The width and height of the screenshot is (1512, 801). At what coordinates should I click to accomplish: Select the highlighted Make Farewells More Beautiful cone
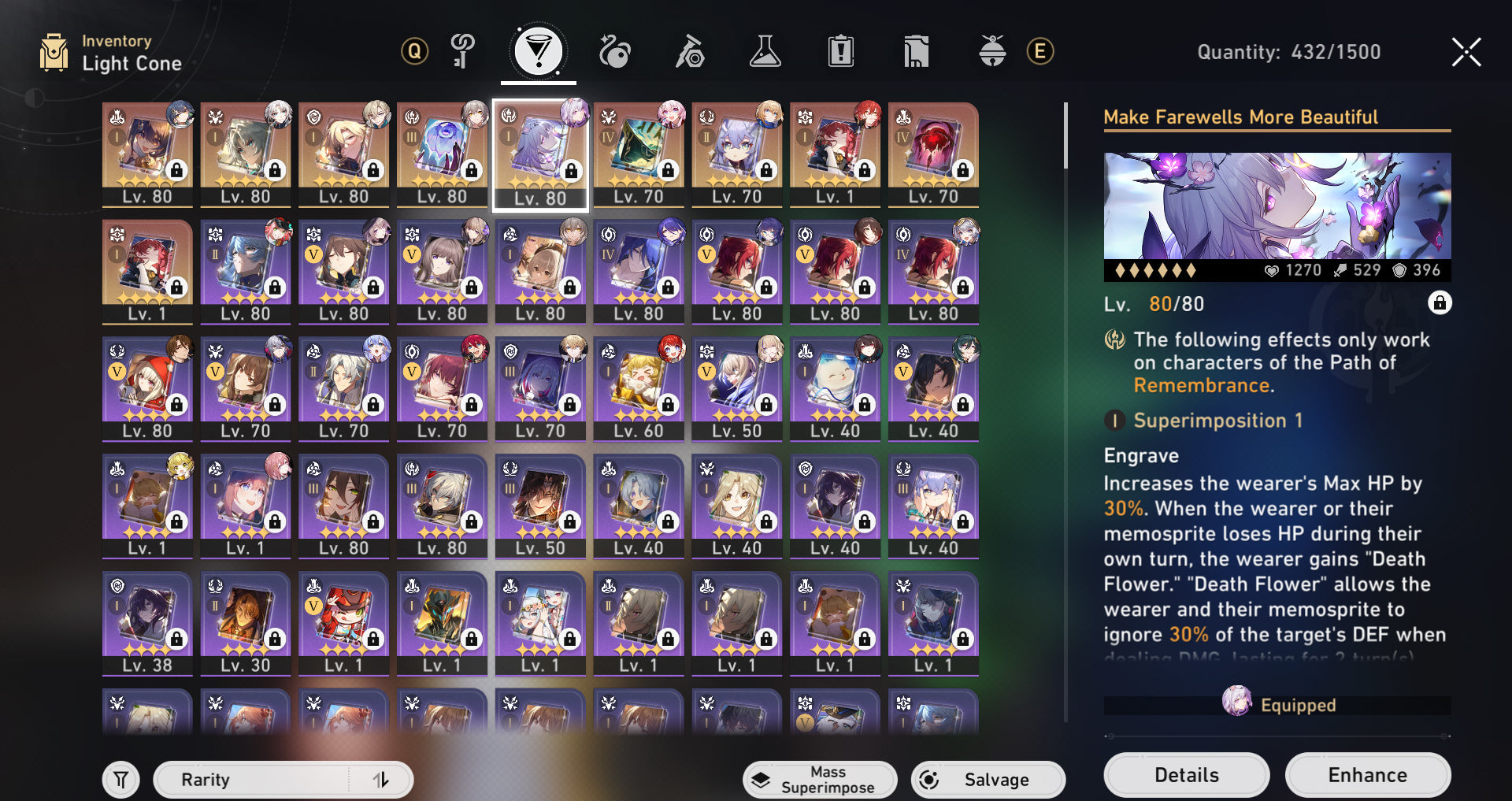point(539,154)
